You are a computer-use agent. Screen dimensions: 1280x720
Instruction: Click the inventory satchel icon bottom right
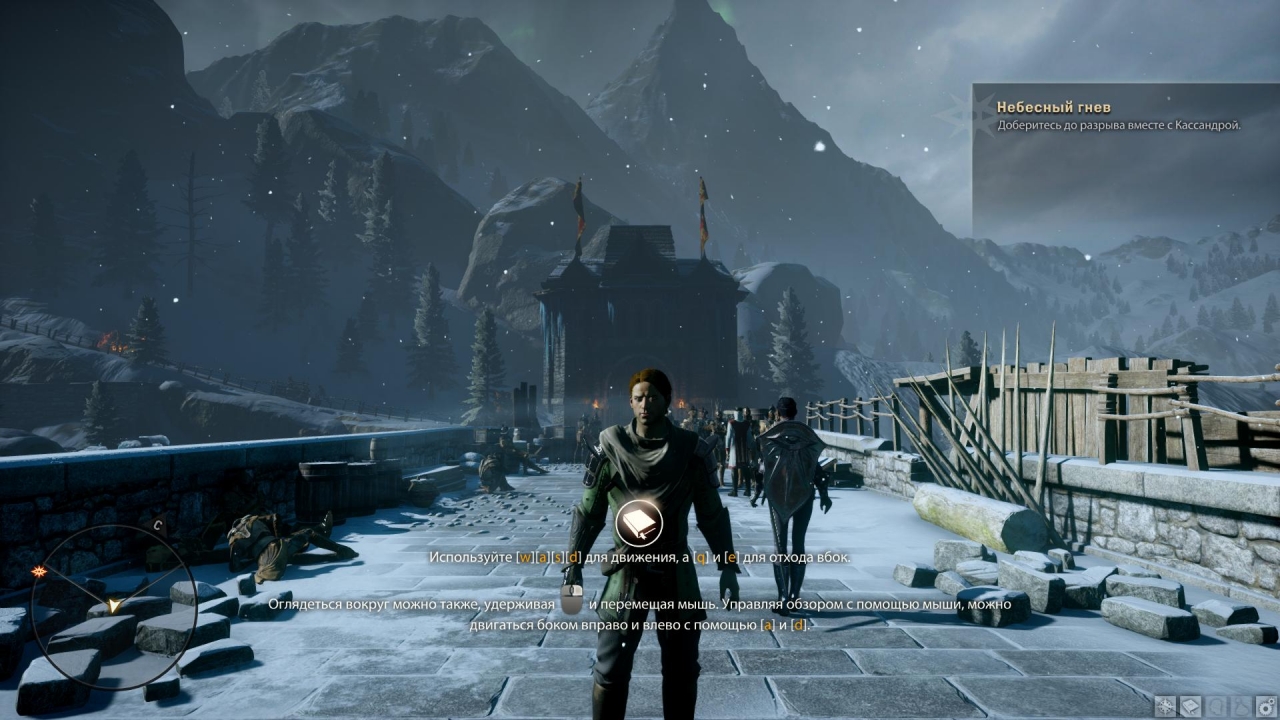coord(1240,705)
